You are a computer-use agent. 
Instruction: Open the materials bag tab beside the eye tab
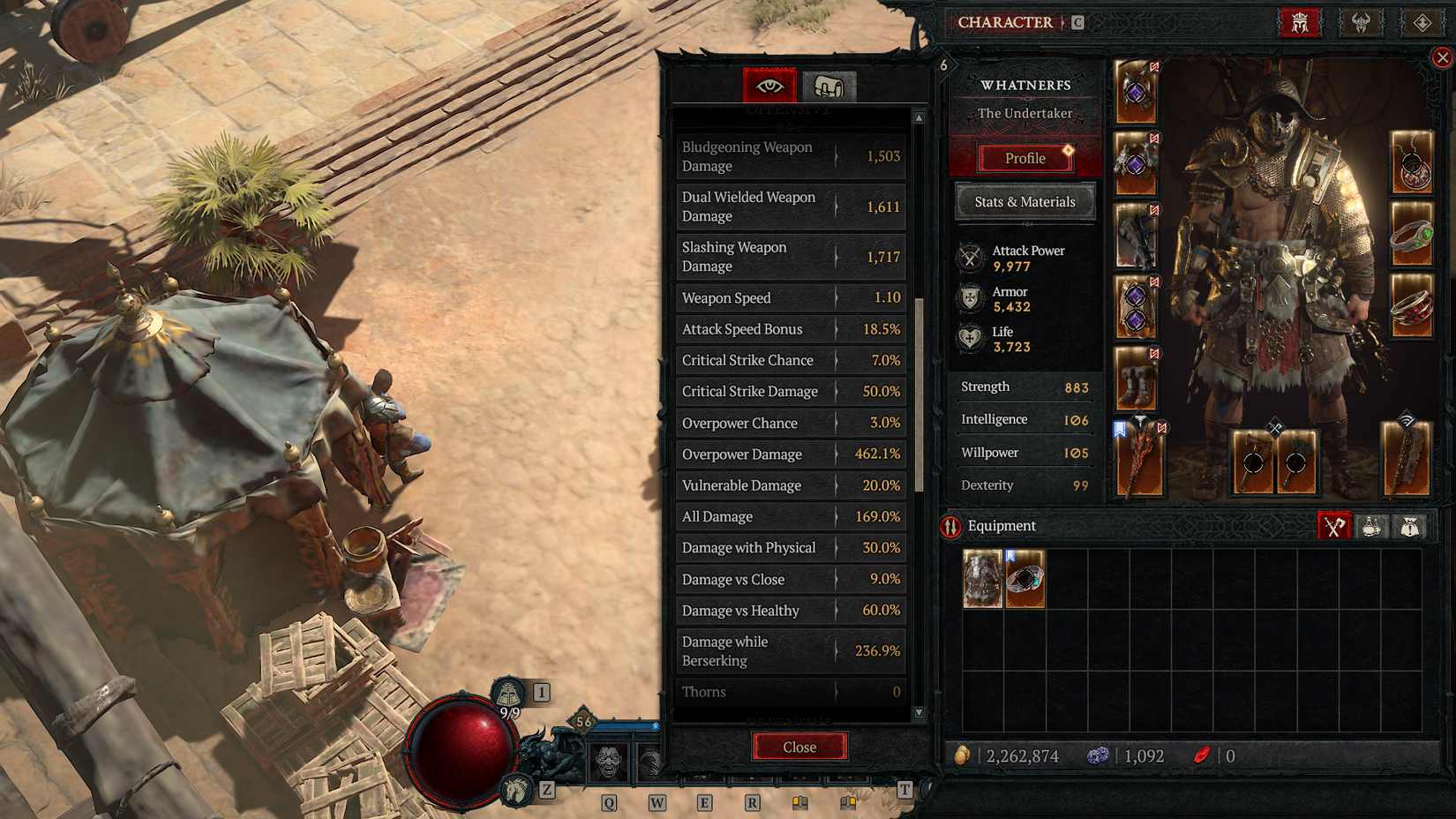(828, 84)
